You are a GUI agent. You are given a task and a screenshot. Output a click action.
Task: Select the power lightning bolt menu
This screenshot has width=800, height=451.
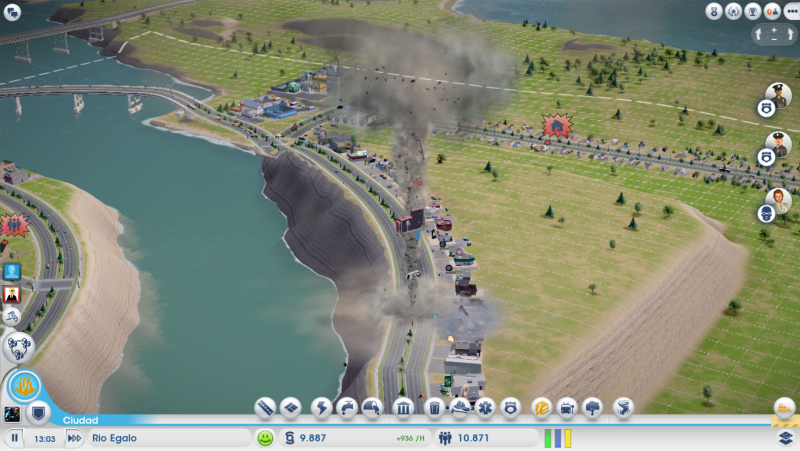321,408
